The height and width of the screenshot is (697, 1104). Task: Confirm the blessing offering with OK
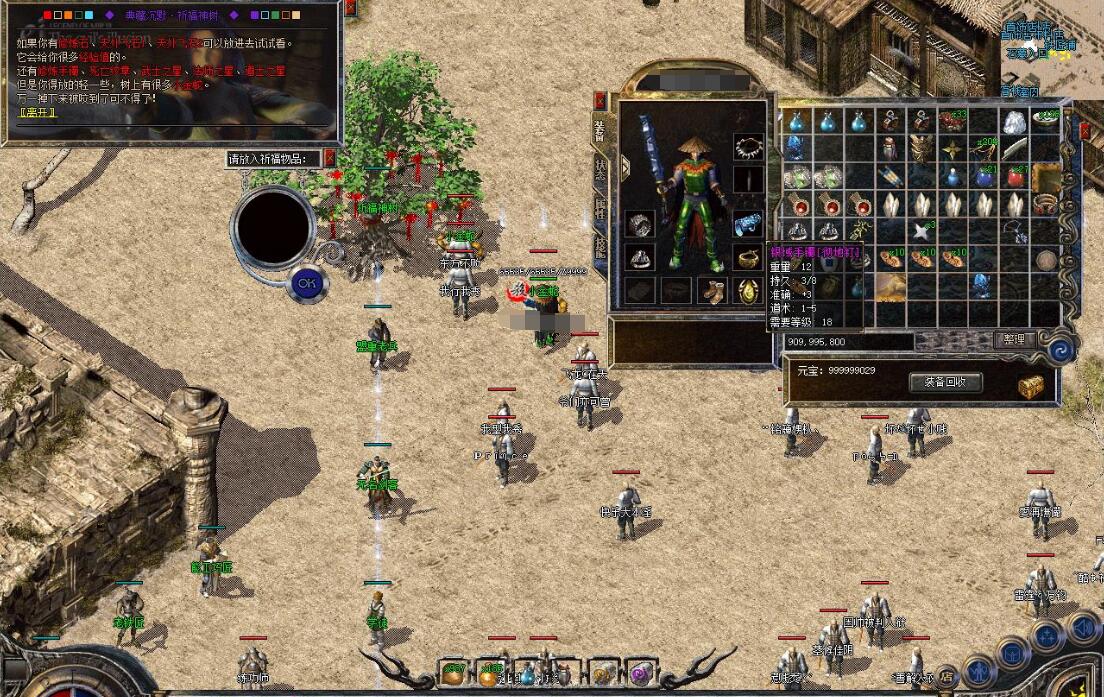307,284
